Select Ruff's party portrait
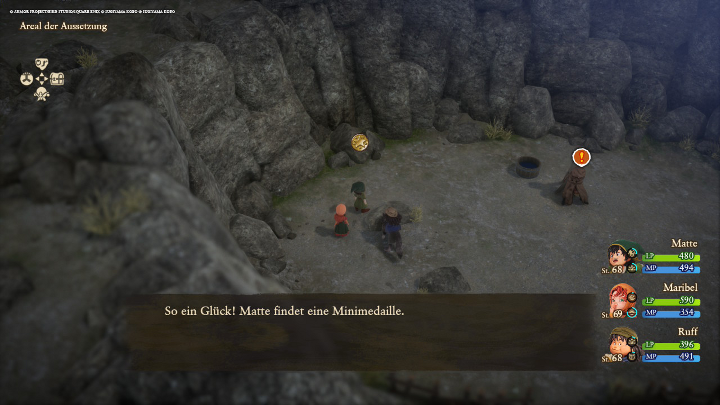This screenshot has height=405, width=720. 620,345
